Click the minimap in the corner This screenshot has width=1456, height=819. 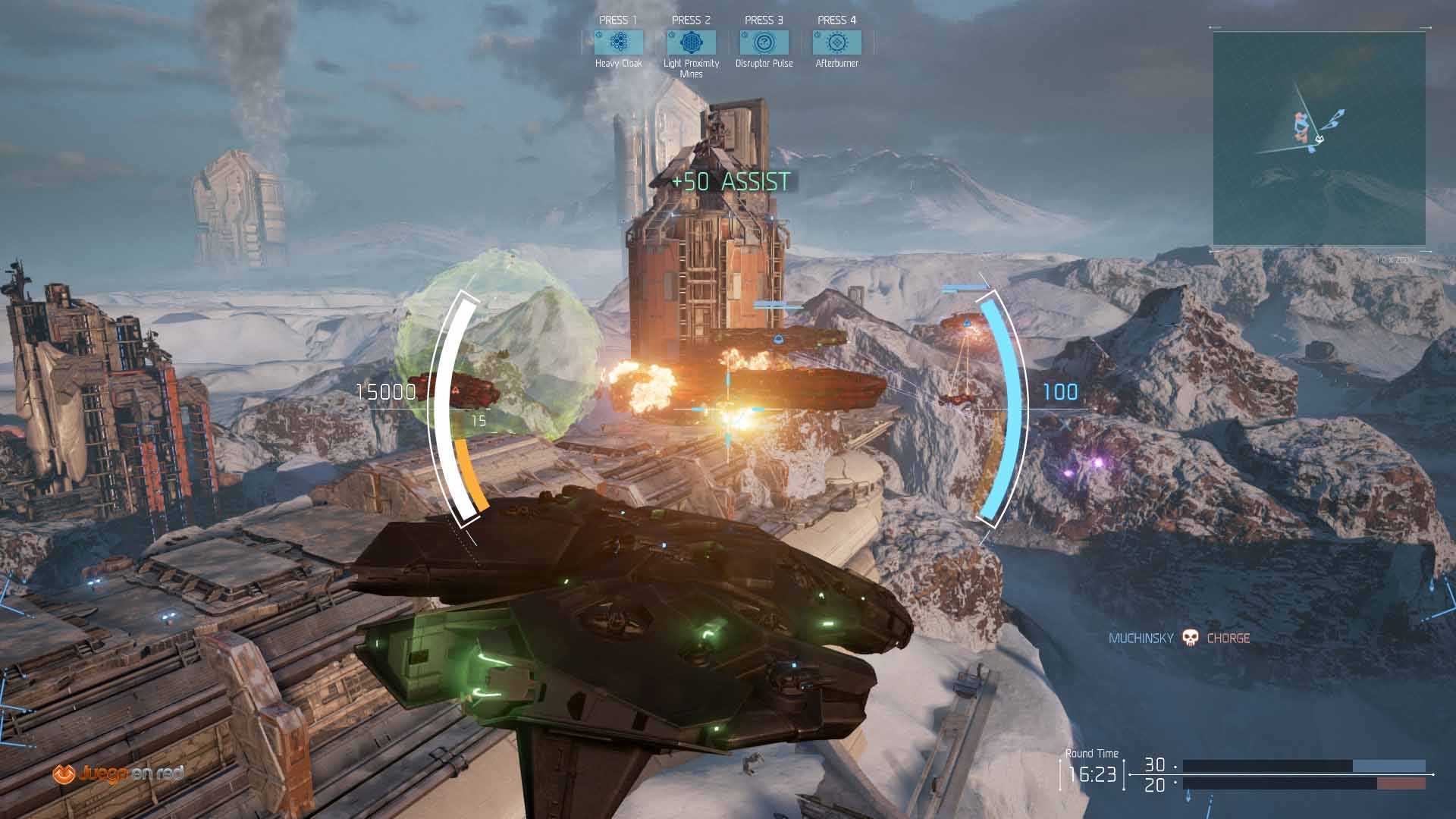pyautogui.click(x=1319, y=139)
